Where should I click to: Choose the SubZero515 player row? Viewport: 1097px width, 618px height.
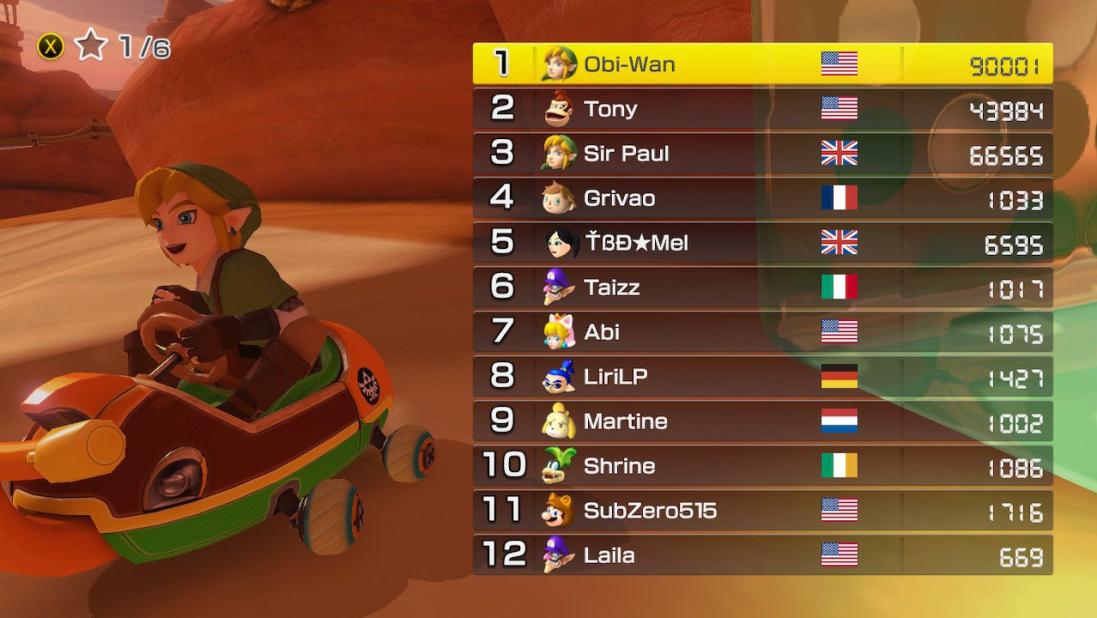pos(762,511)
